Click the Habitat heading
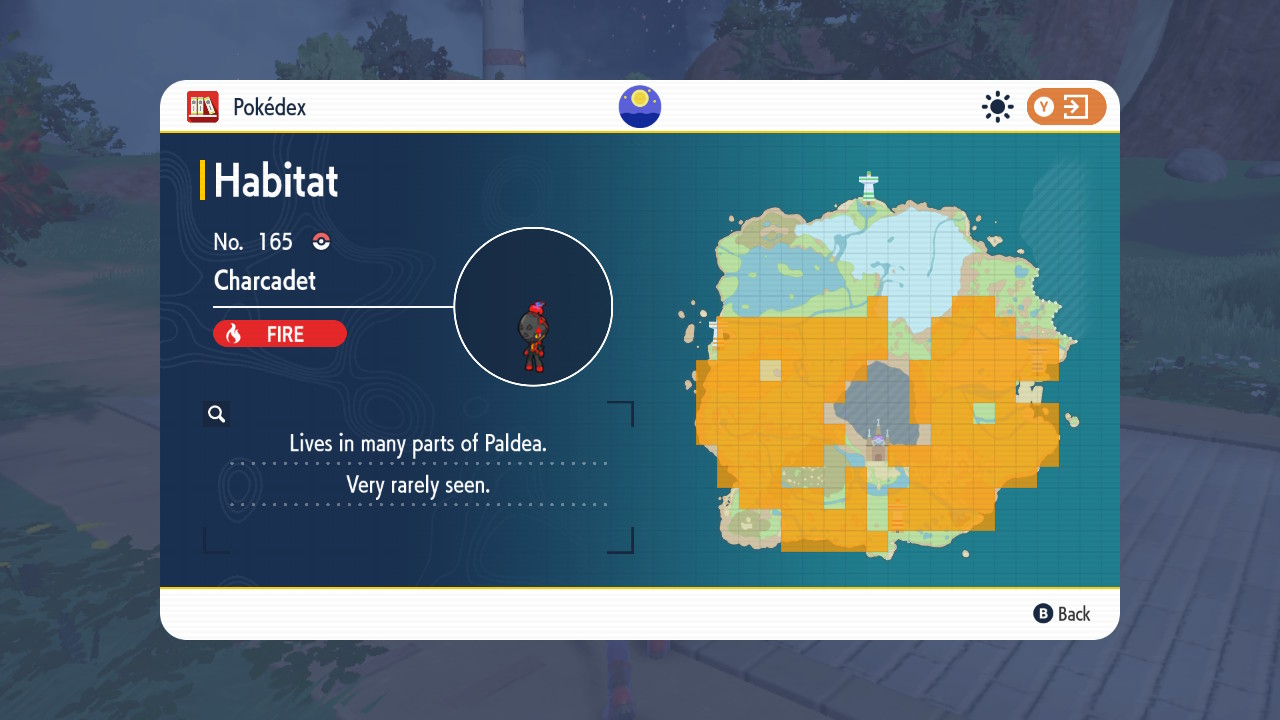1280x720 pixels. 276,181
